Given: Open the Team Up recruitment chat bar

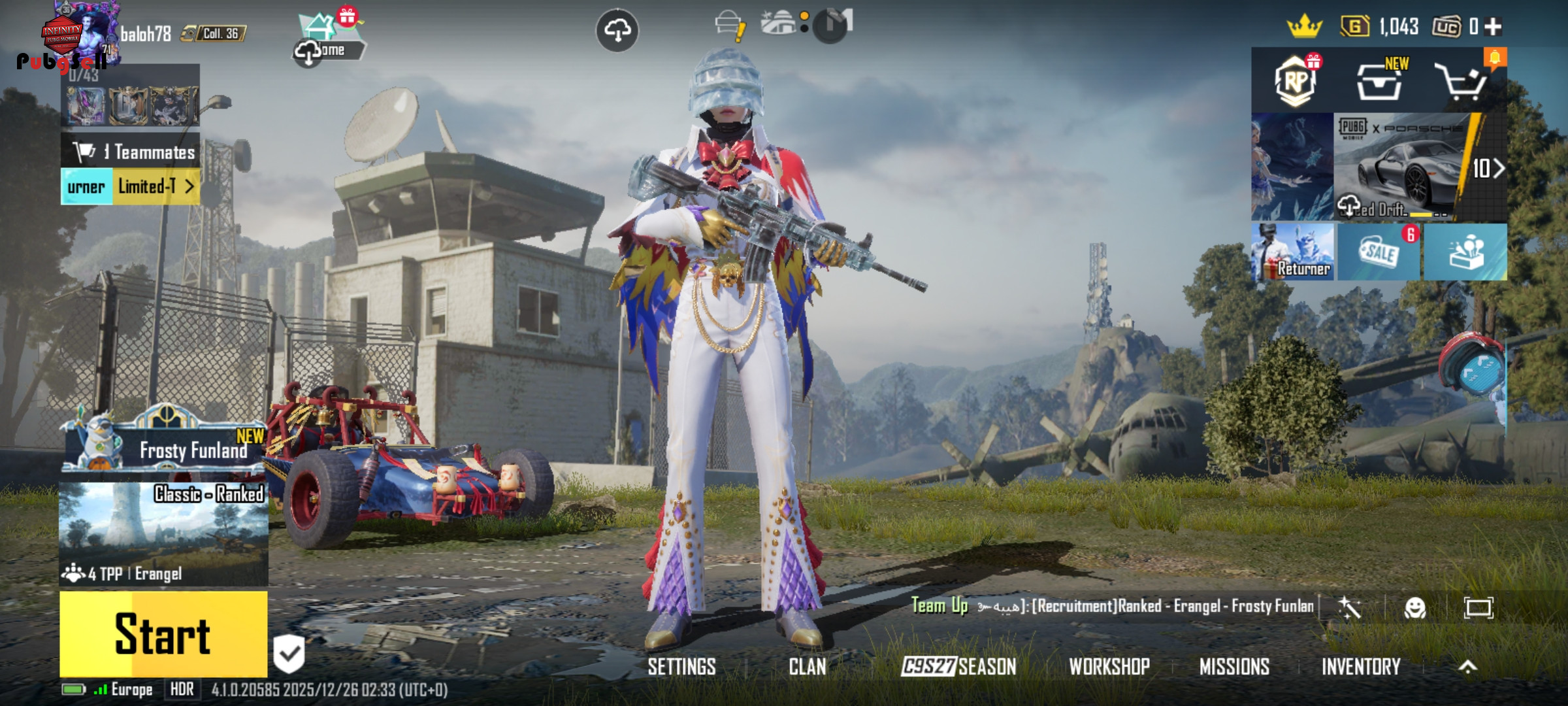Looking at the screenshot, I should (1111, 607).
